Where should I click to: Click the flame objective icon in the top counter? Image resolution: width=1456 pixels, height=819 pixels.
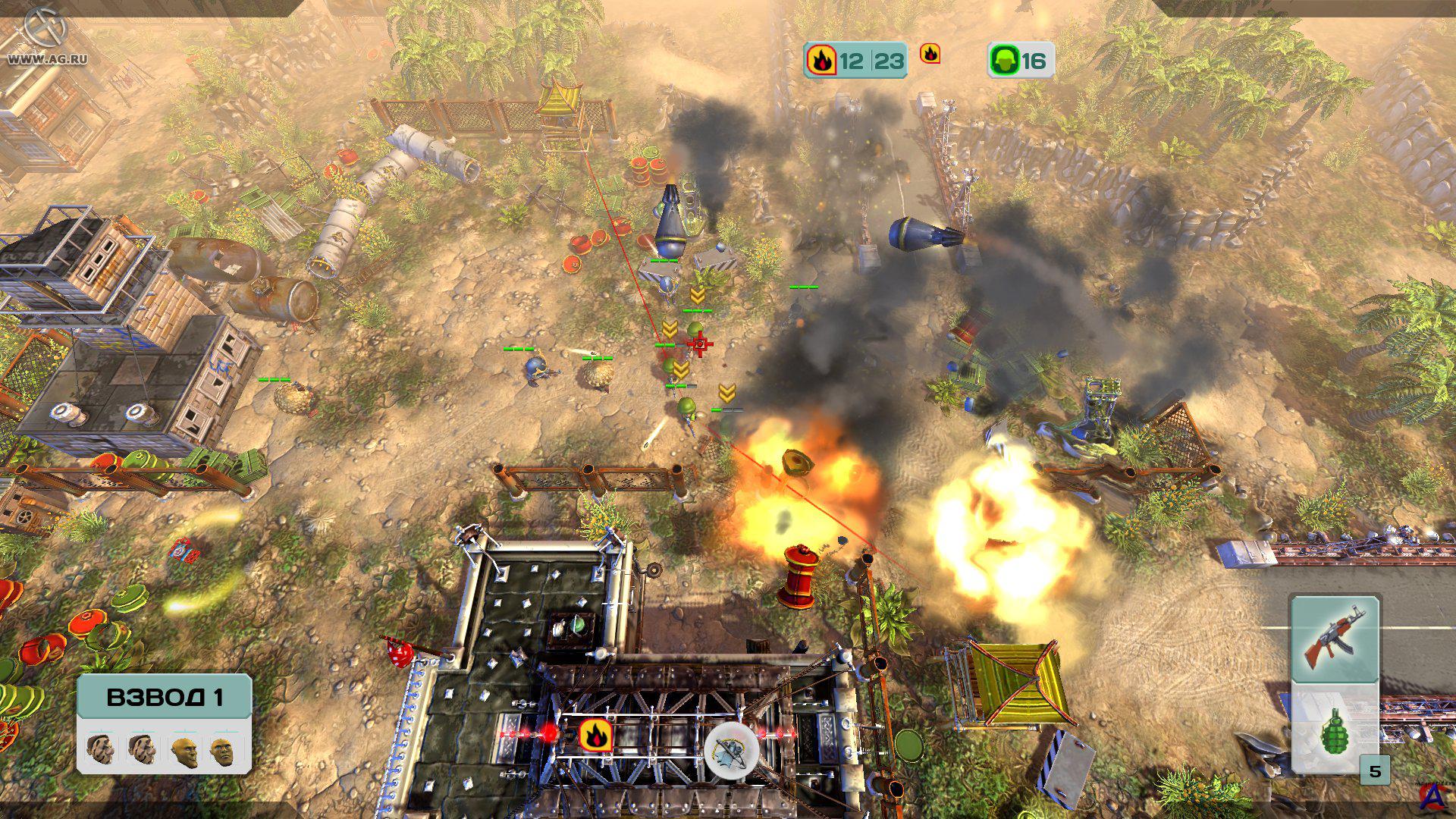(821, 60)
